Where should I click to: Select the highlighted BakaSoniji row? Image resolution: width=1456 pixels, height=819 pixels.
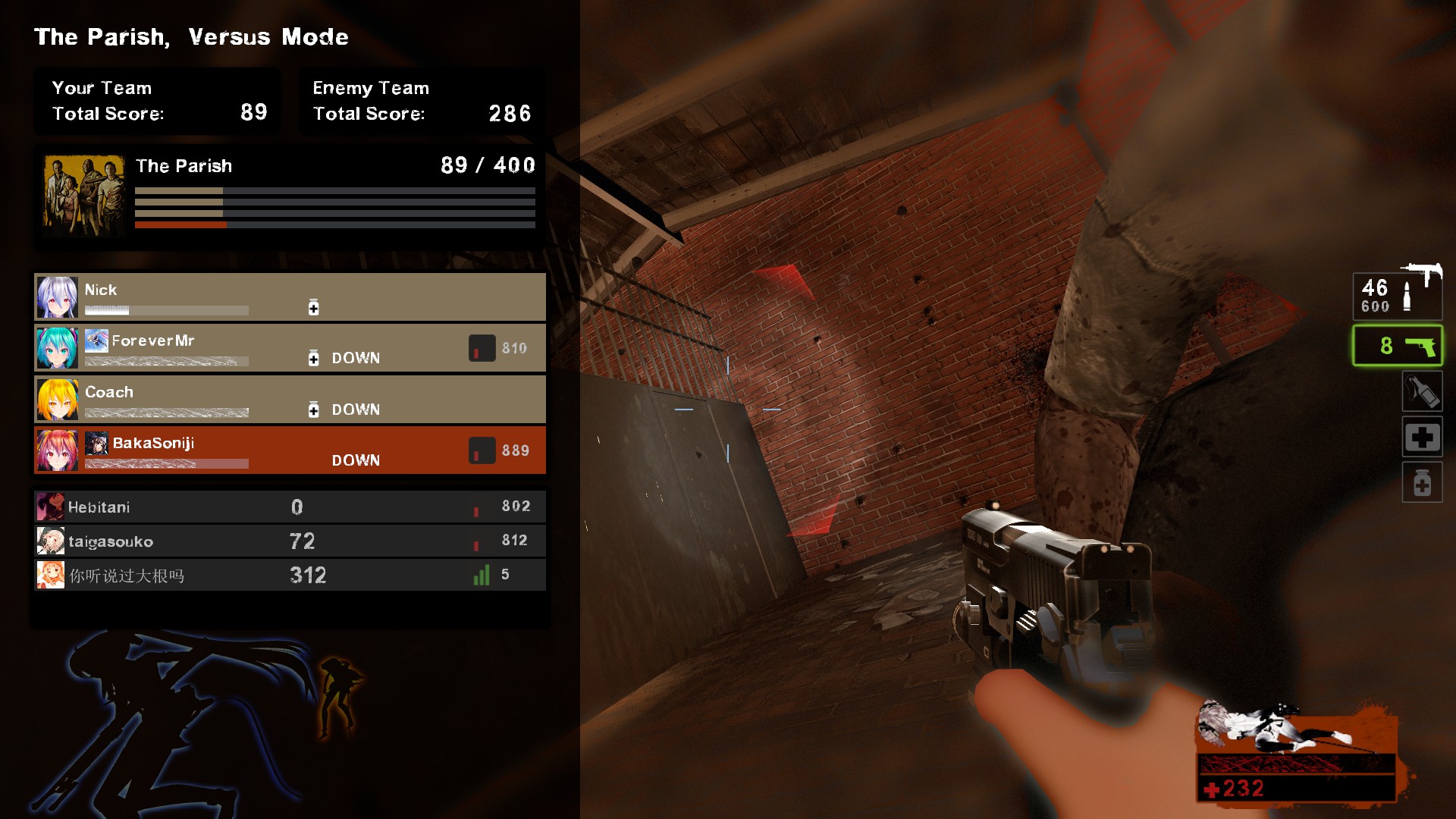[x=290, y=450]
